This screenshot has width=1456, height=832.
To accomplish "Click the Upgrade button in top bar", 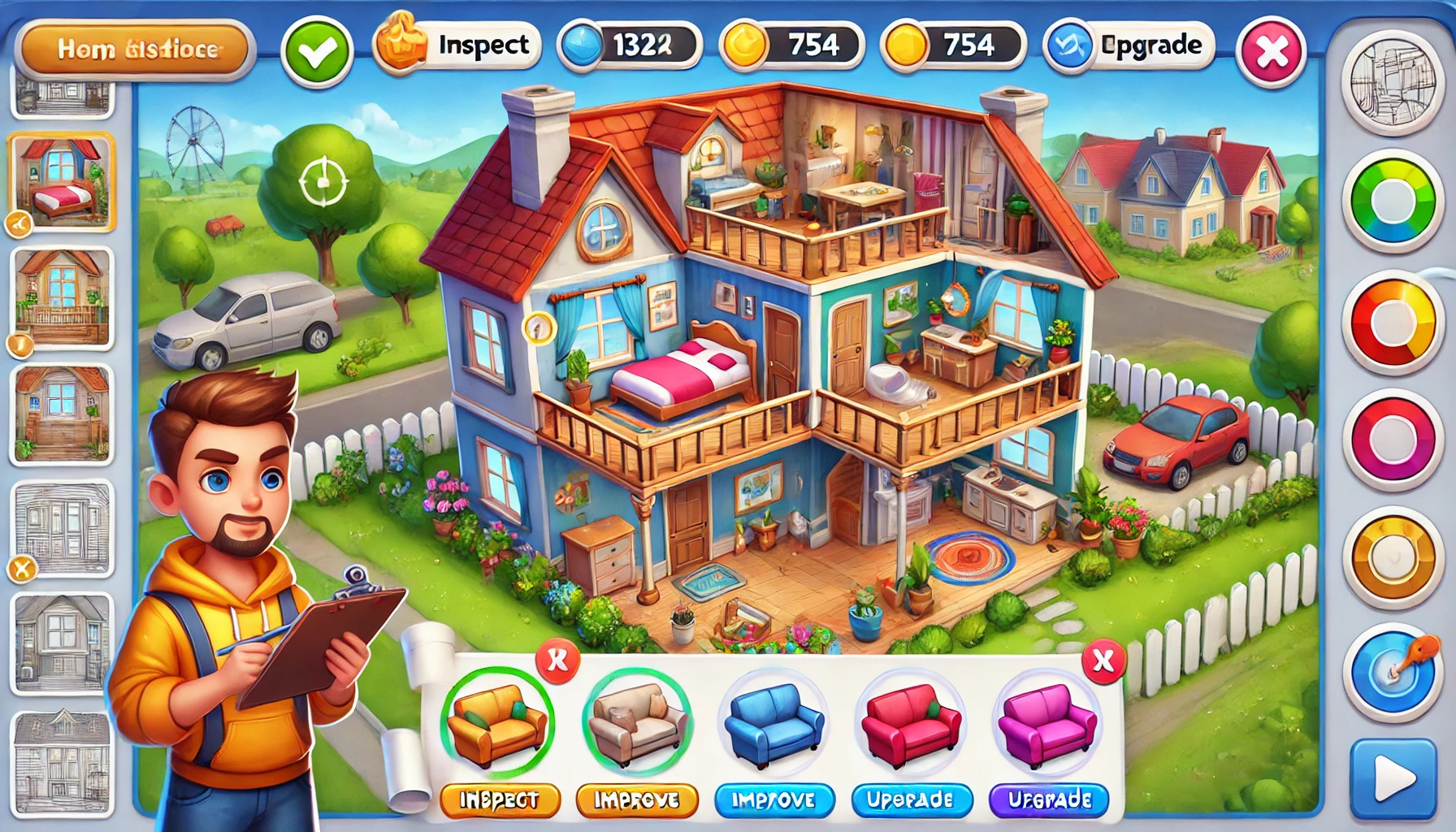I will 1129,45.
